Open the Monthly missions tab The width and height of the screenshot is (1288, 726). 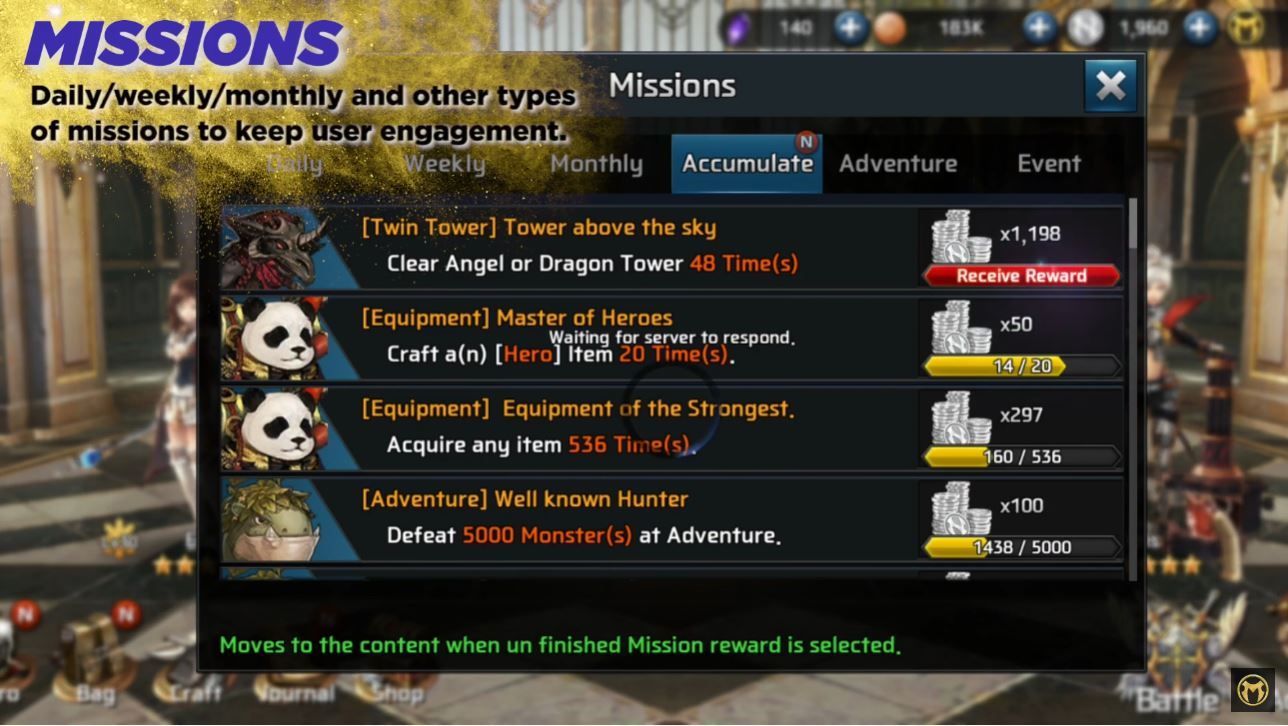tap(596, 164)
